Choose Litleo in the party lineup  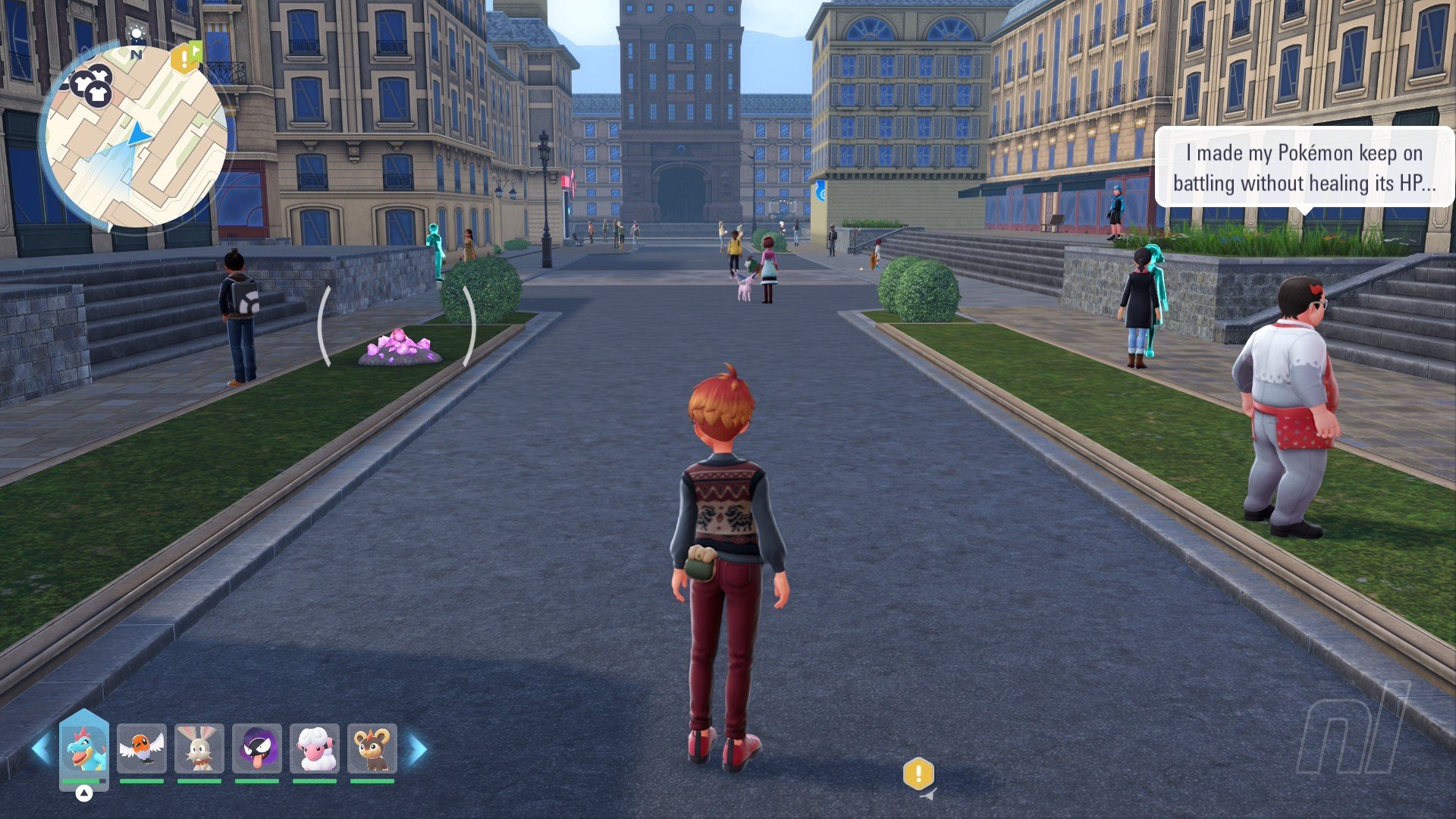click(x=372, y=748)
